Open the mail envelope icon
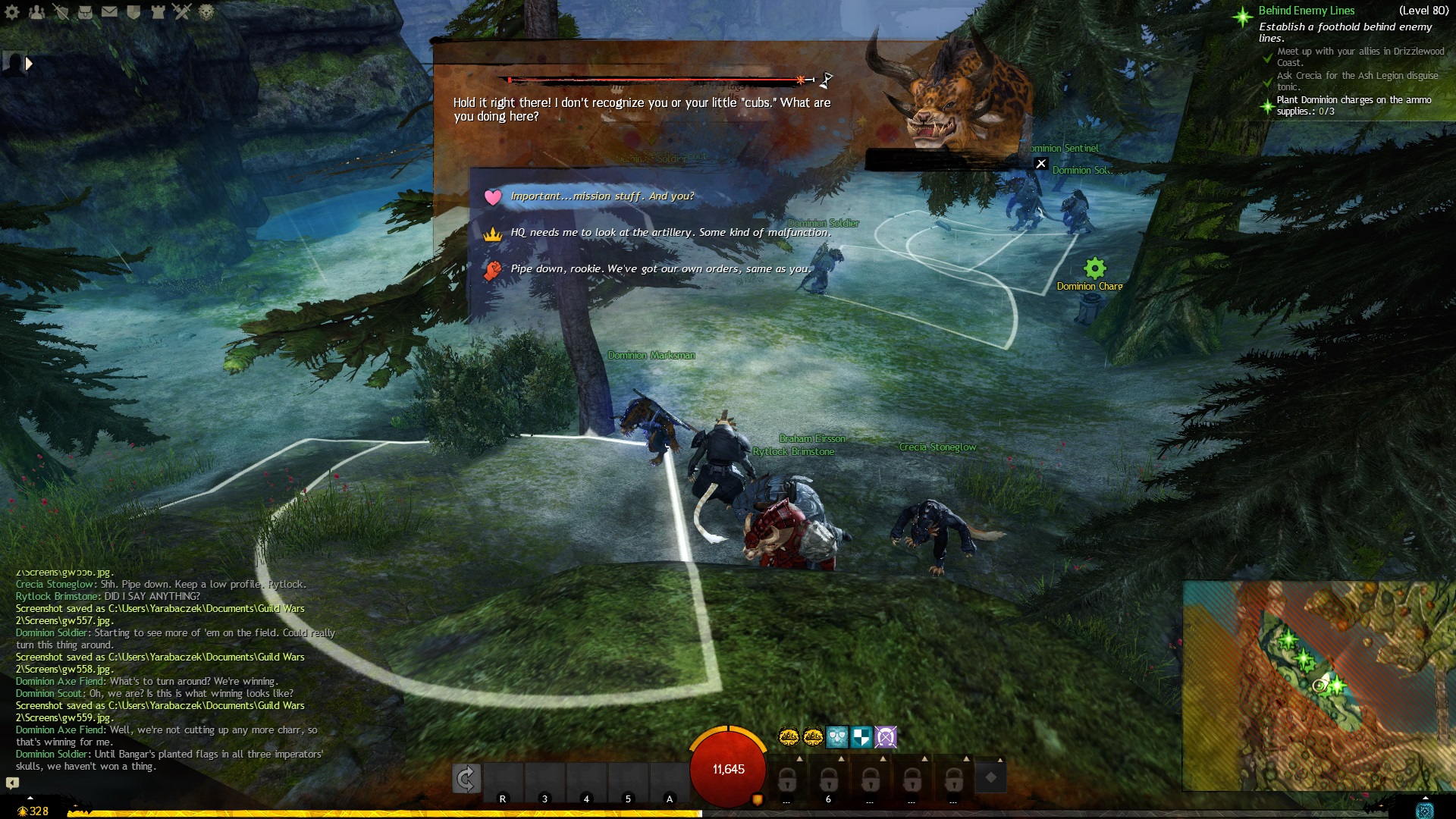This screenshot has width=1456, height=819. [x=109, y=12]
